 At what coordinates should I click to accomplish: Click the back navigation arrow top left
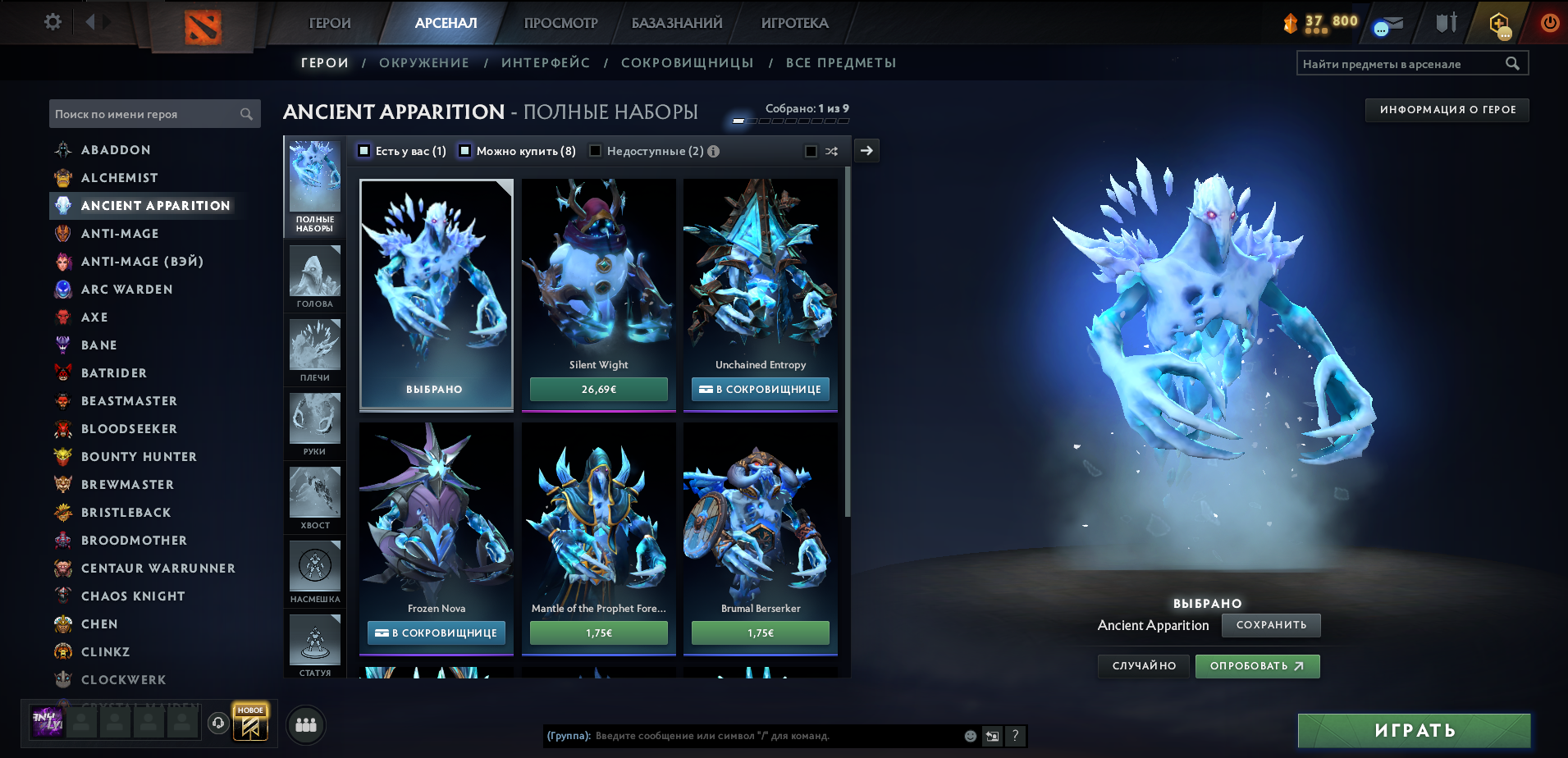tap(89, 22)
